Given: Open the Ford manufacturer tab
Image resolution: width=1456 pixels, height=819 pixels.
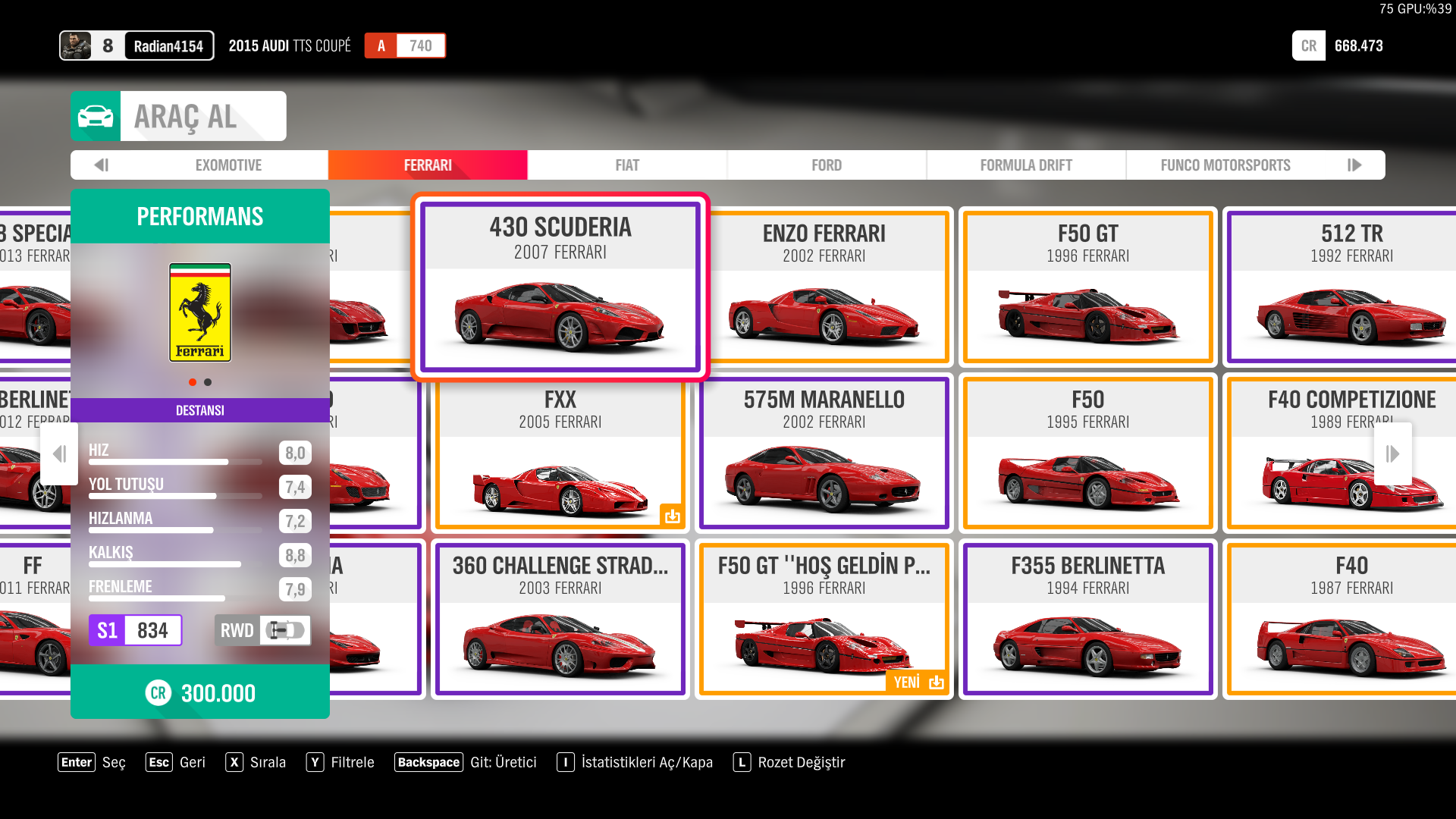Looking at the screenshot, I should pos(827,165).
